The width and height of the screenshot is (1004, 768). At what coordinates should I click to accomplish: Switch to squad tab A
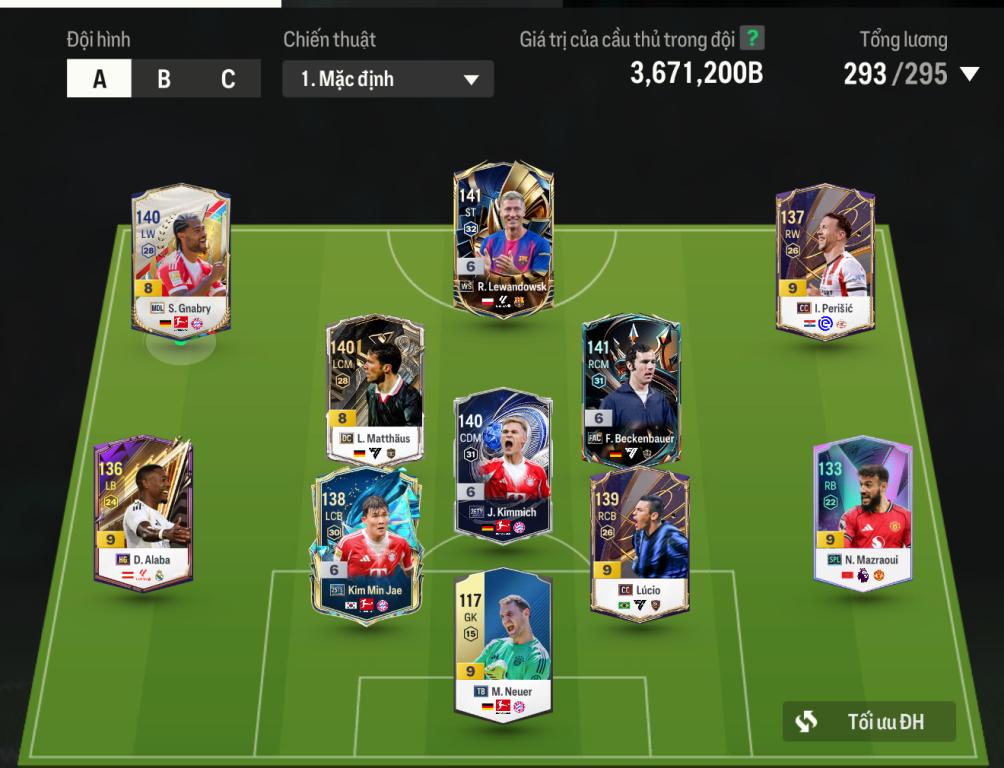99,79
